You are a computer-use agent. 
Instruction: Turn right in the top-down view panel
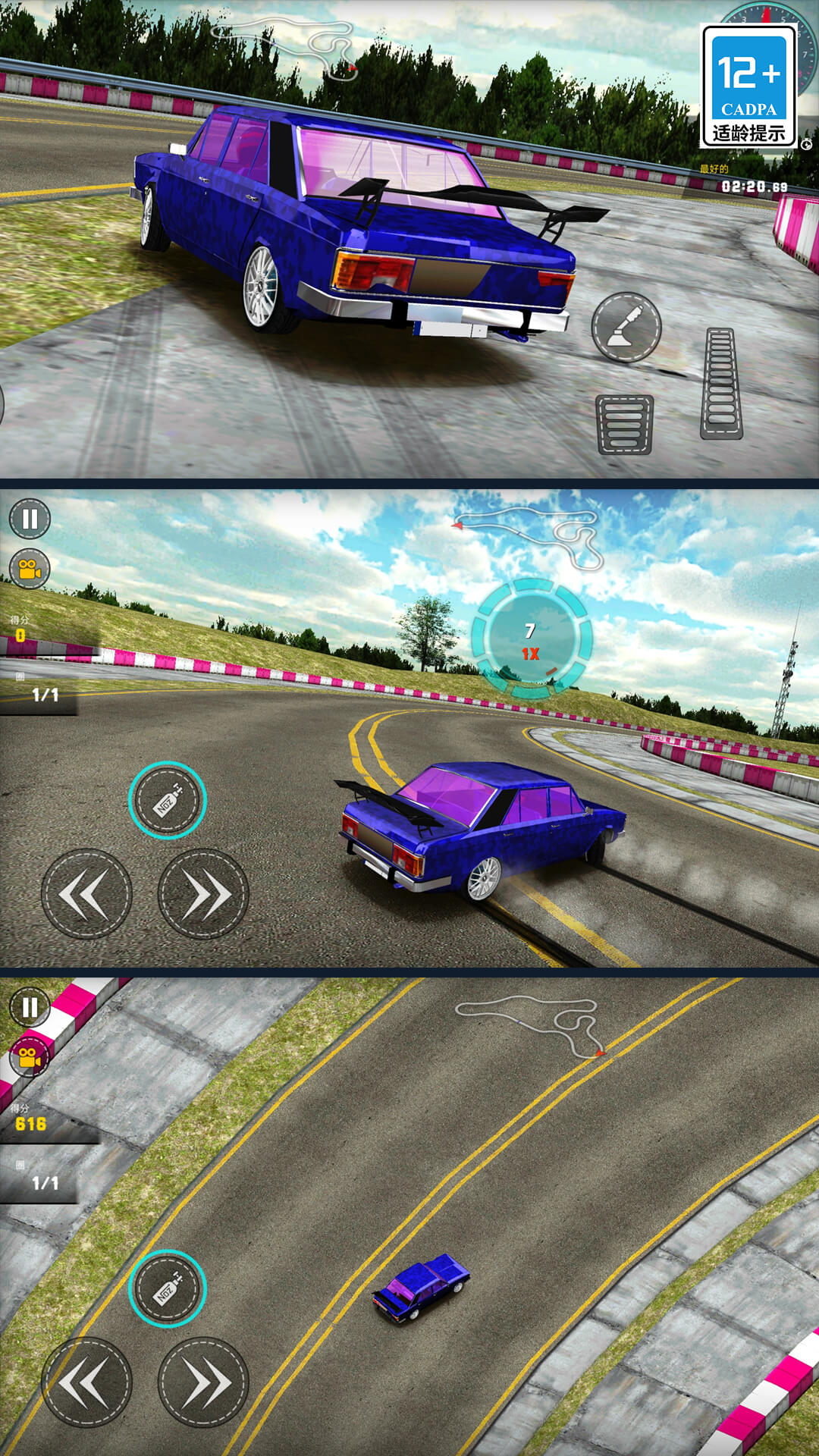tap(203, 1382)
